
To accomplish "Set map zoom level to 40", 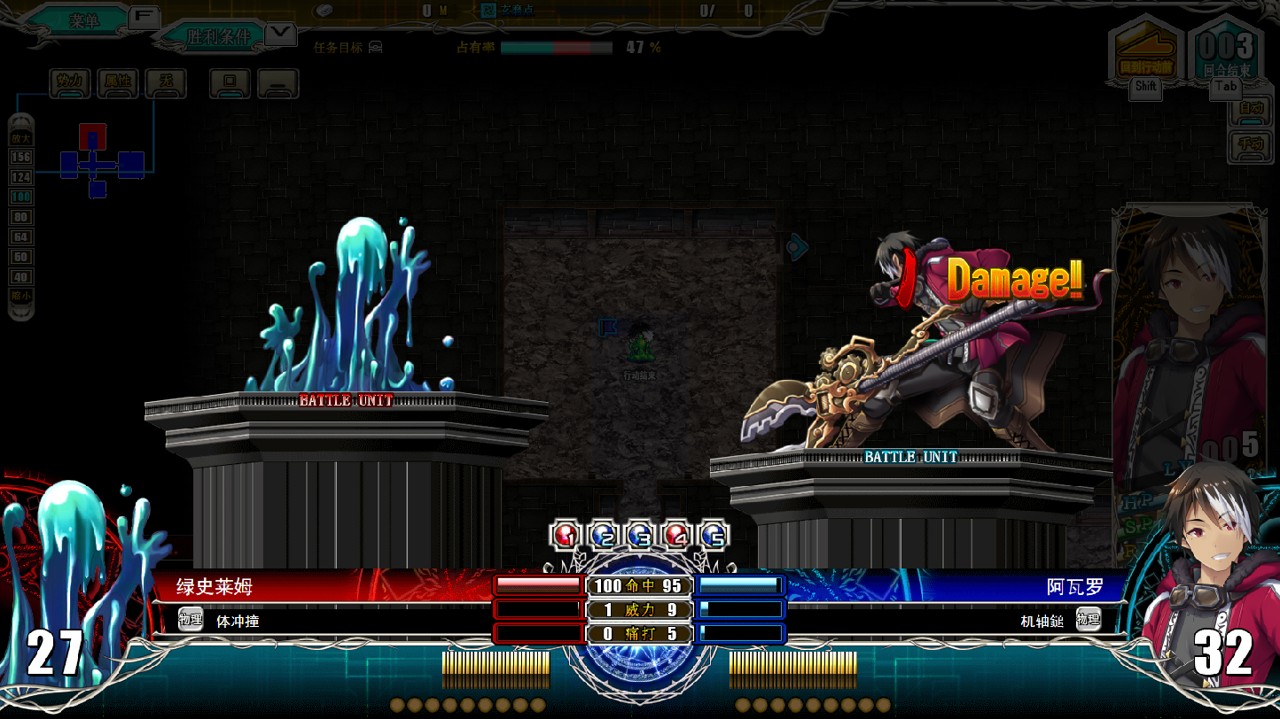I will [x=21, y=277].
